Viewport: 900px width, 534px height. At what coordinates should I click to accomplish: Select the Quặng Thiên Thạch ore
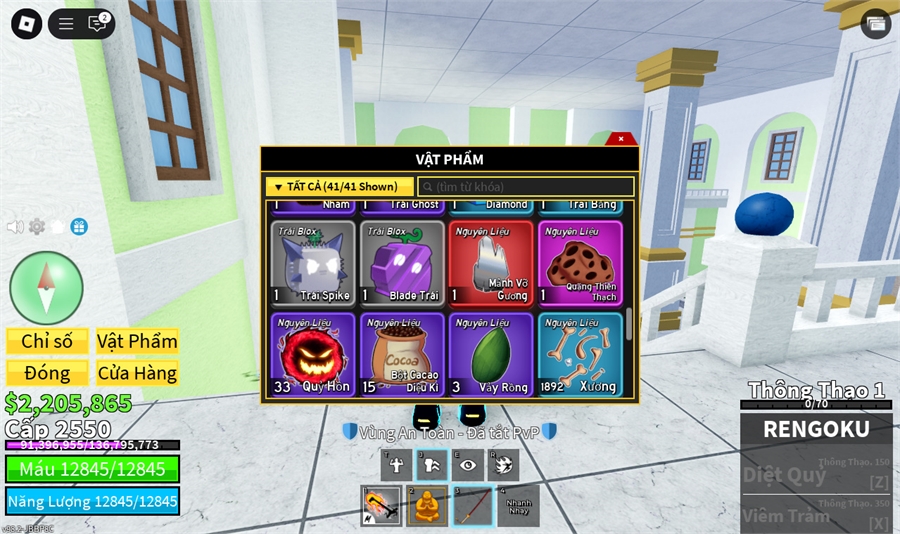[x=579, y=263]
